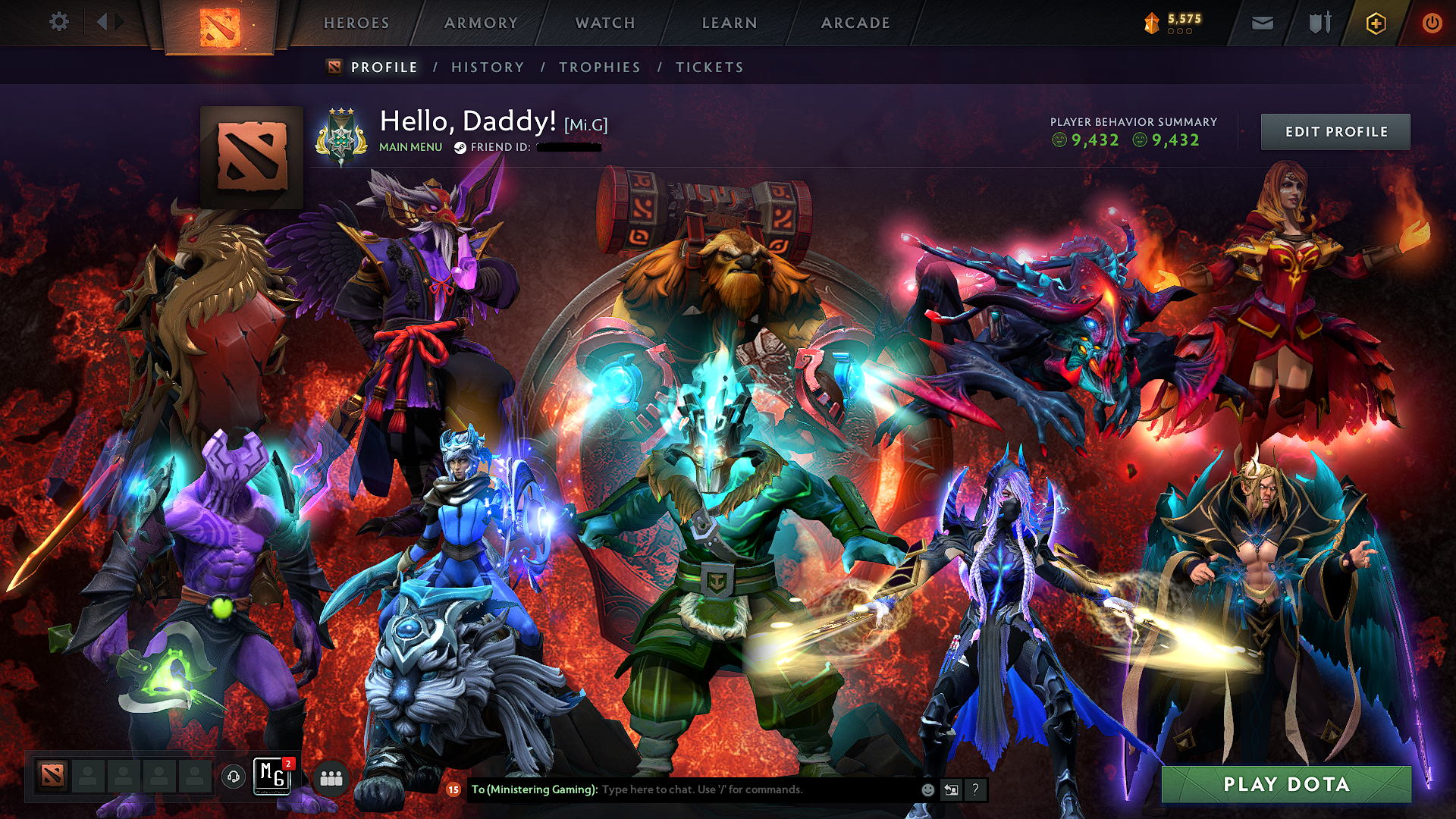Switch chat channel using the arrow icon
Image resolution: width=1456 pixels, height=819 pixels.
pyautogui.click(x=951, y=789)
